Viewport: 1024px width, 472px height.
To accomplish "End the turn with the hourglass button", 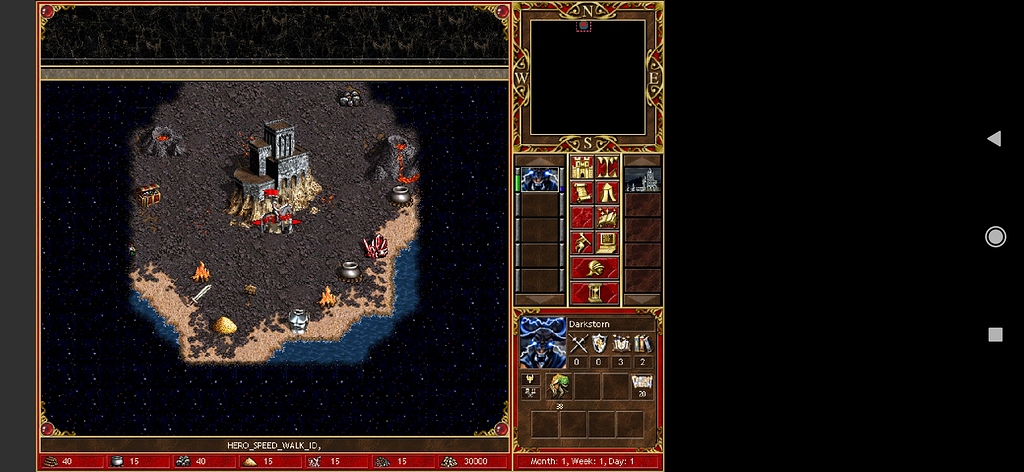I will [x=594, y=293].
